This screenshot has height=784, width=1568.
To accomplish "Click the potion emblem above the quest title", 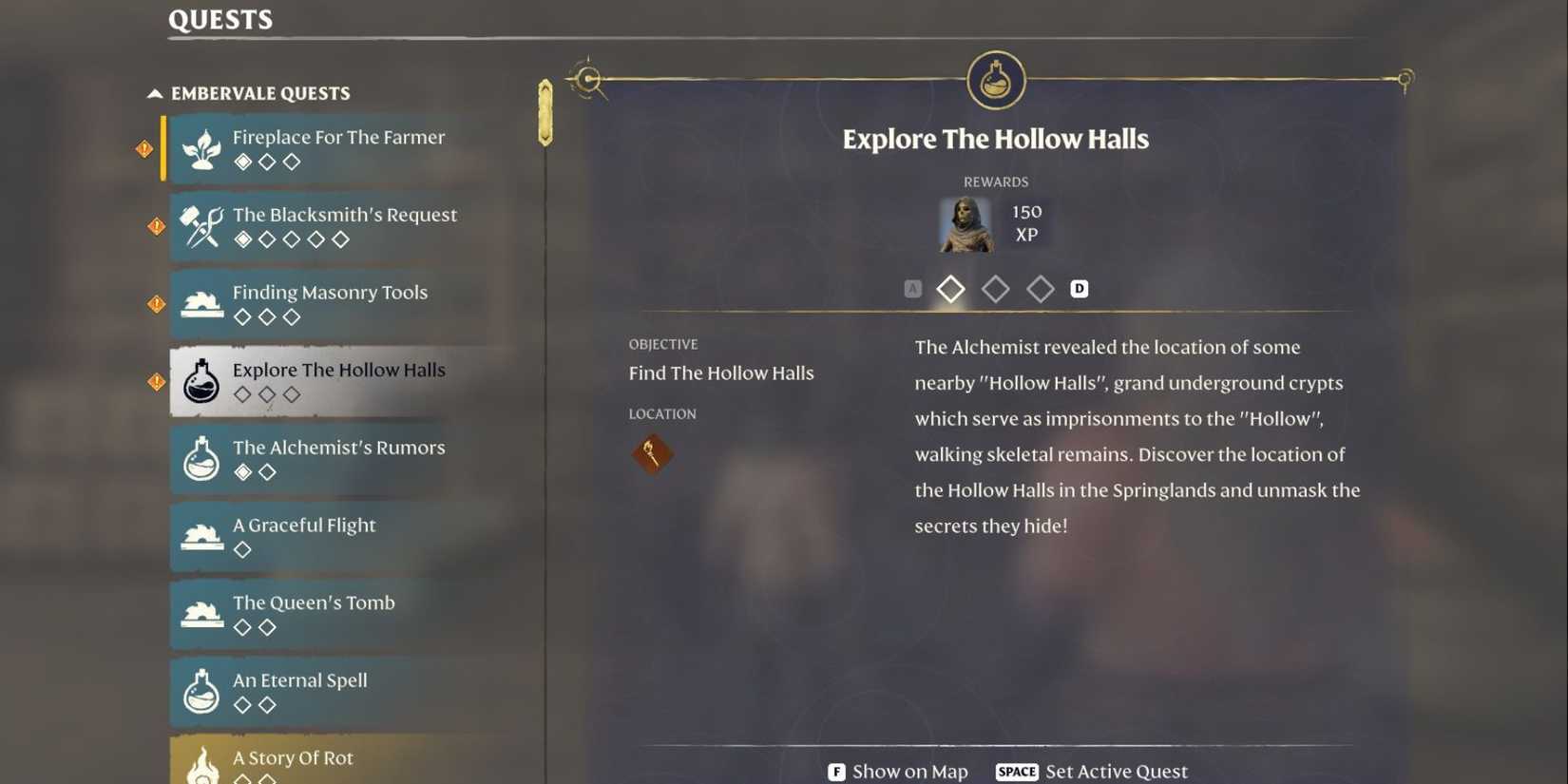I will (x=994, y=82).
